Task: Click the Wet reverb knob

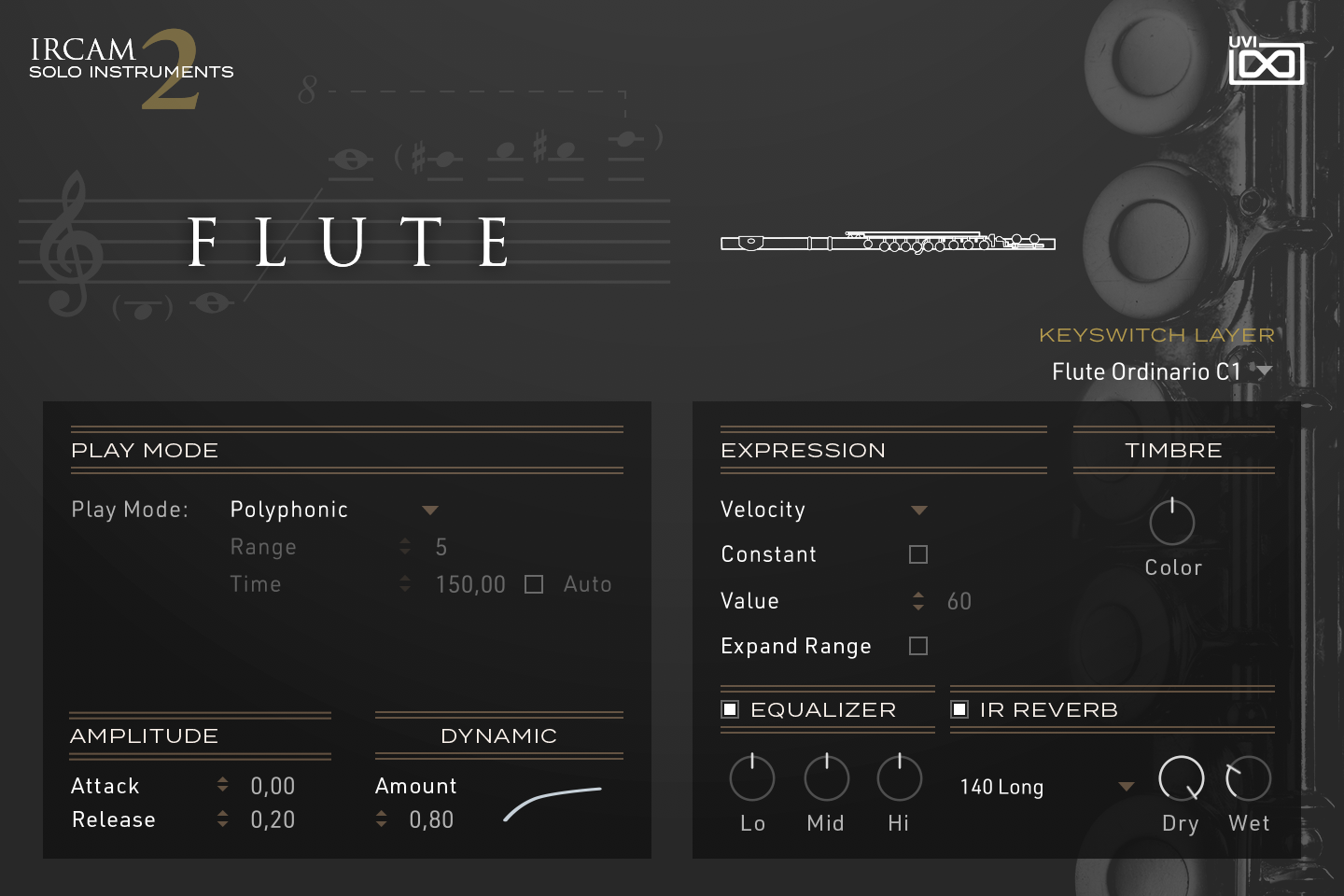Action: [1248, 777]
